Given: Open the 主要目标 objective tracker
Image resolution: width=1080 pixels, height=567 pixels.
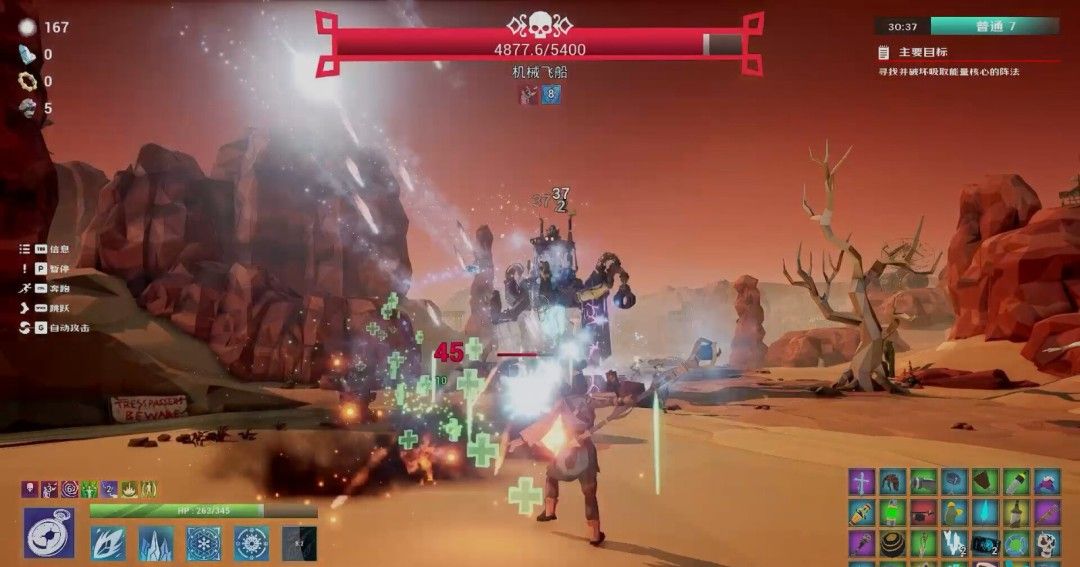Looking at the screenshot, I should [910, 52].
